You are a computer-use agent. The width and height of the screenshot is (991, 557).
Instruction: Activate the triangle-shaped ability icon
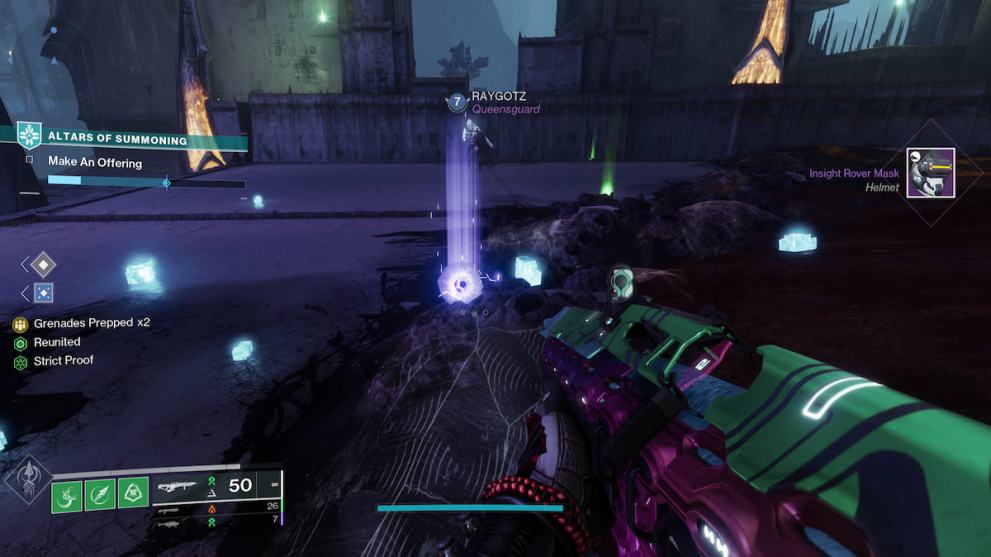(133, 493)
